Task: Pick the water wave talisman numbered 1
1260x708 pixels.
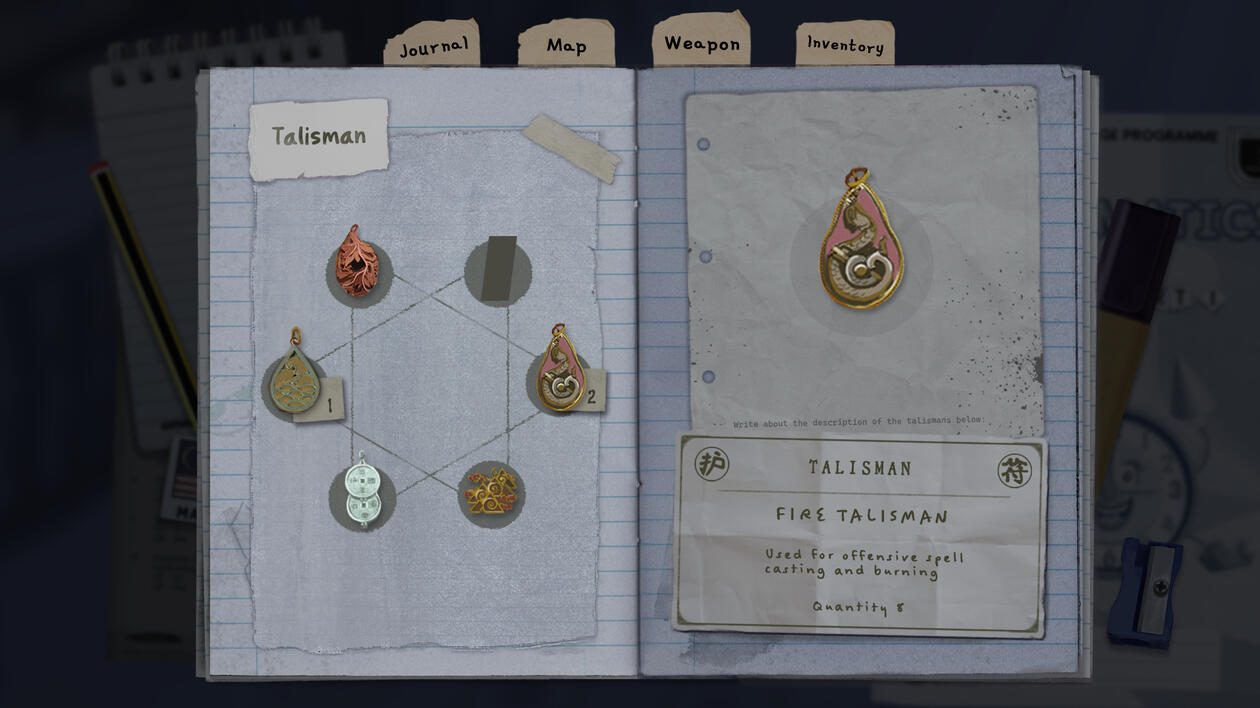Action: [x=294, y=381]
